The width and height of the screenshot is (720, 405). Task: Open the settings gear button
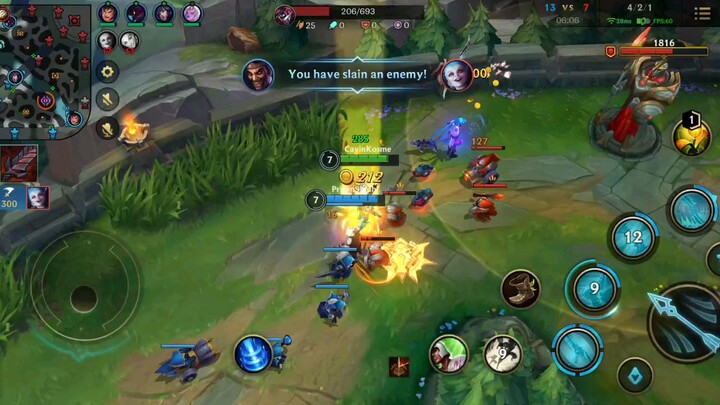coord(107,72)
